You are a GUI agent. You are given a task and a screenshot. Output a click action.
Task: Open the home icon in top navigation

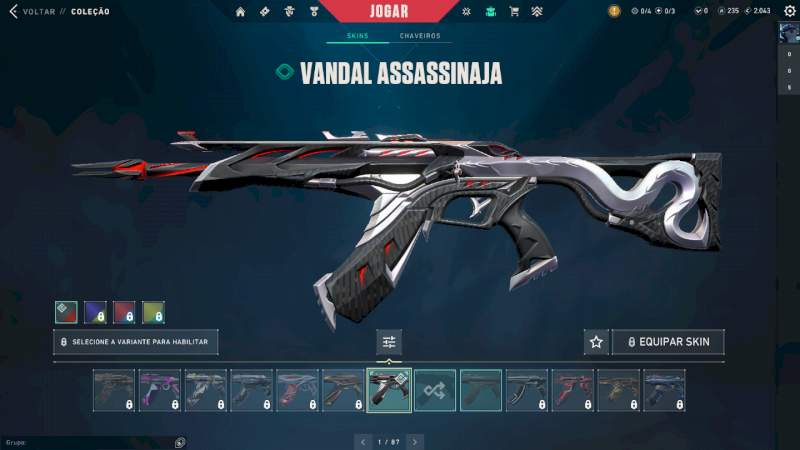pyautogui.click(x=240, y=12)
